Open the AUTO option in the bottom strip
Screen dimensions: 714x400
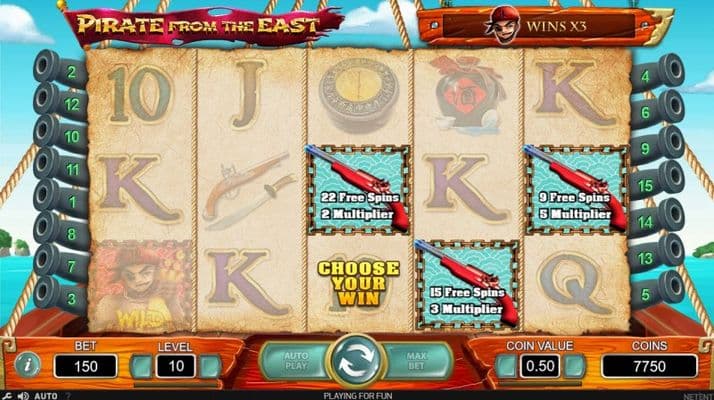(x=45, y=395)
